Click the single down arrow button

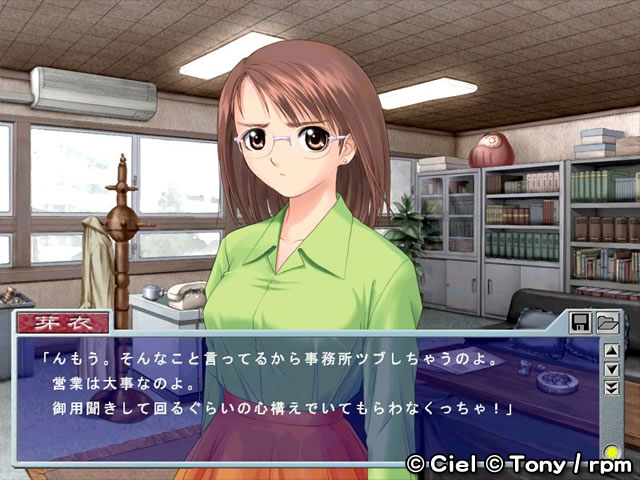(611, 370)
